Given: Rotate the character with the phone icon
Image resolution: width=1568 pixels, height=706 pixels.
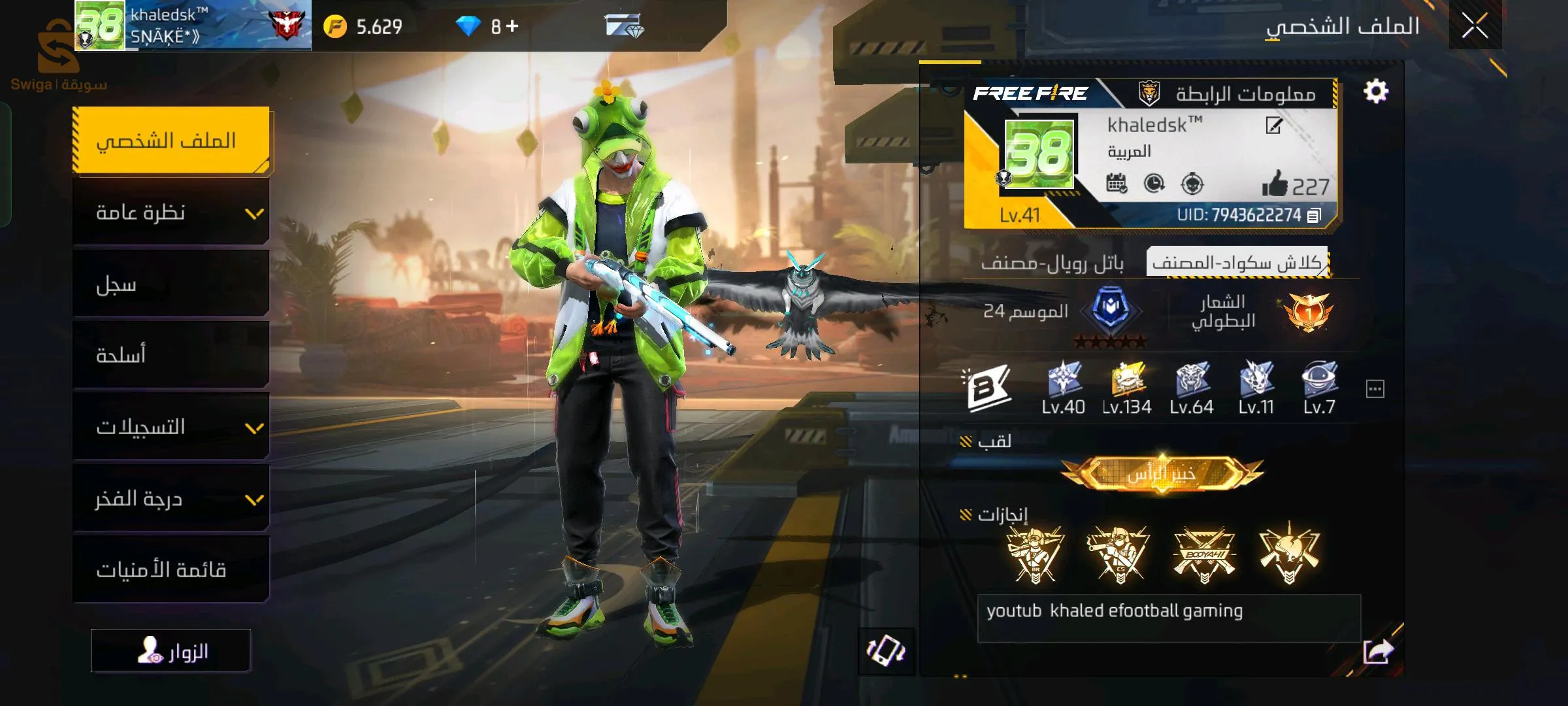Looking at the screenshot, I should coord(885,651).
